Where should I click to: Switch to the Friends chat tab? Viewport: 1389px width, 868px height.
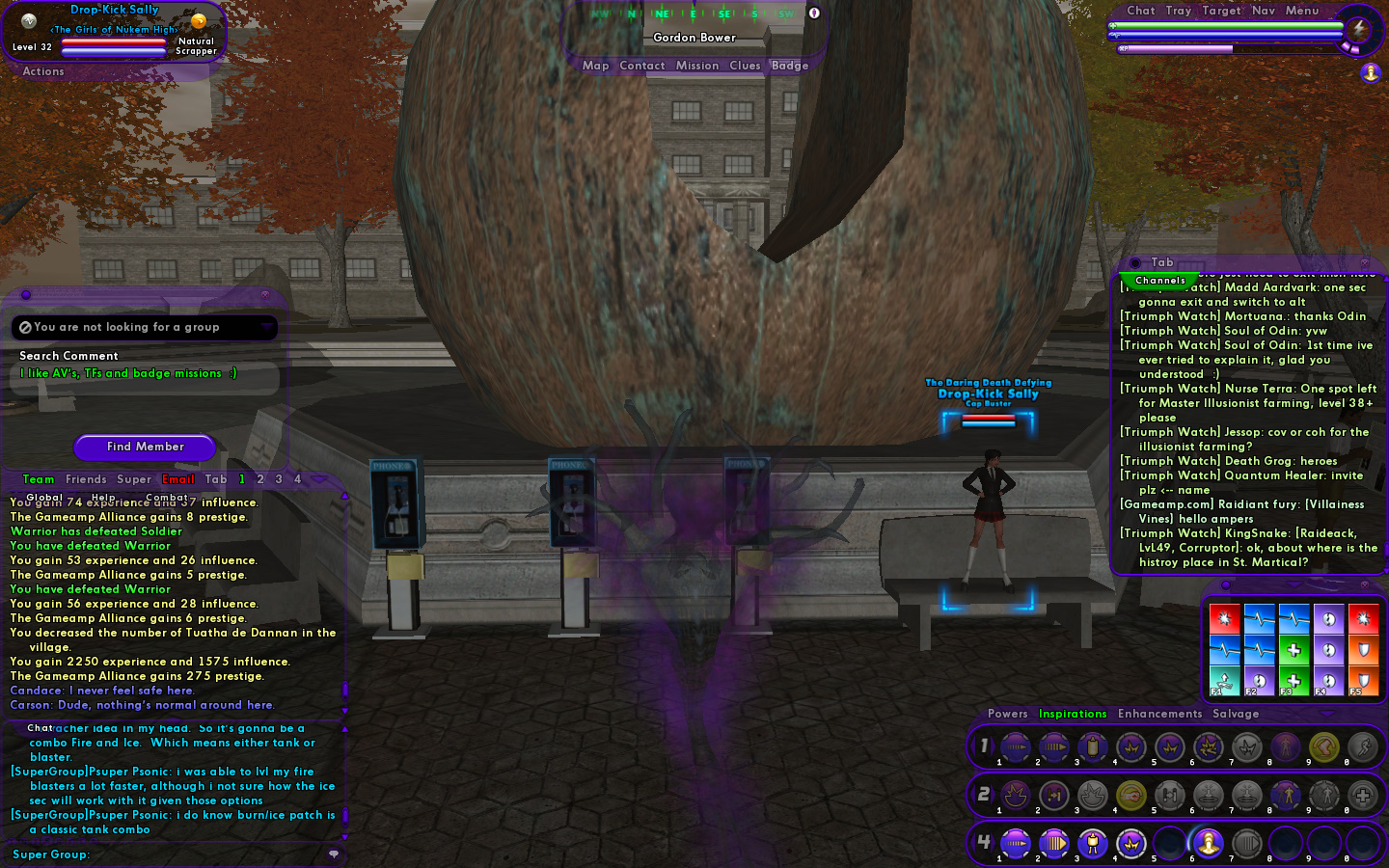pyautogui.click(x=86, y=479)
